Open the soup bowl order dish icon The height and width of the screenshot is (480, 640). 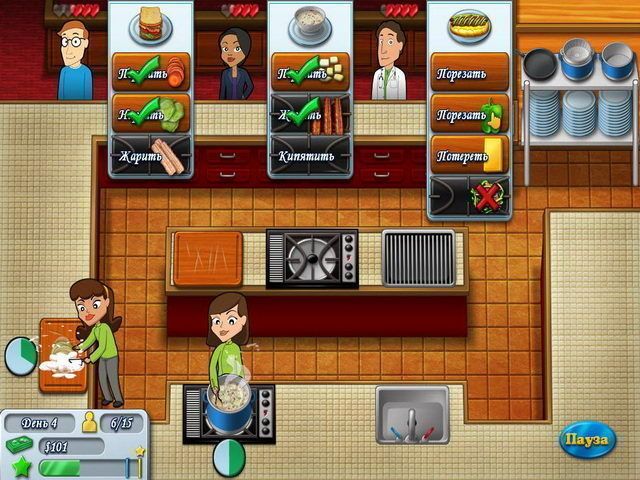(310, 24)
